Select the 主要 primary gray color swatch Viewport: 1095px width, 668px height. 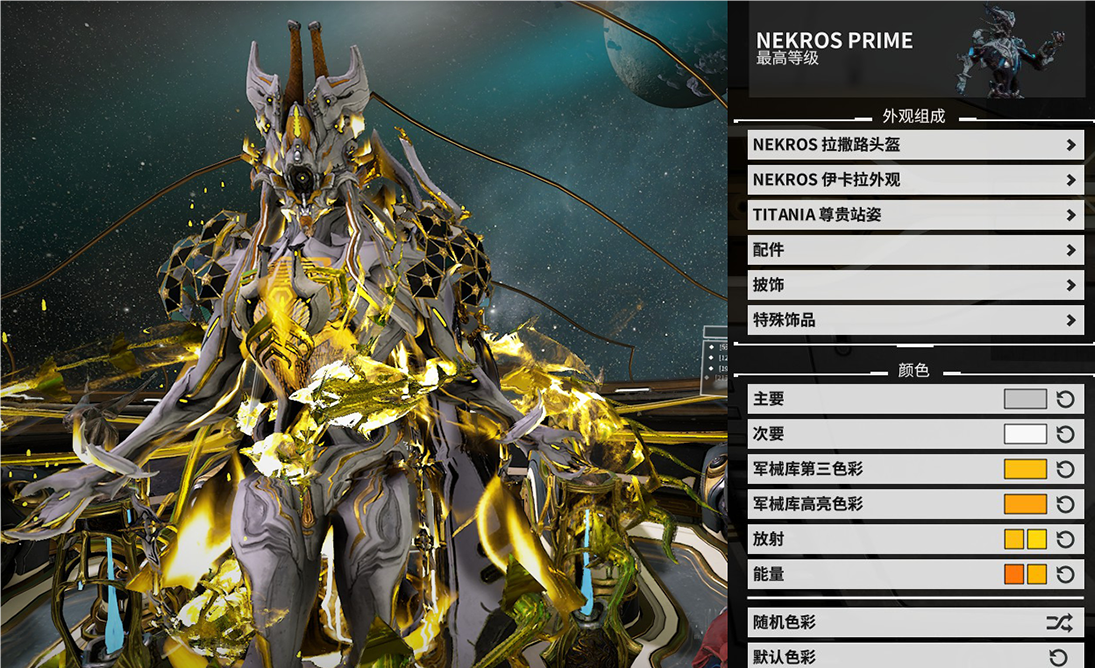pyautogui.click(x=1025, y=399)
